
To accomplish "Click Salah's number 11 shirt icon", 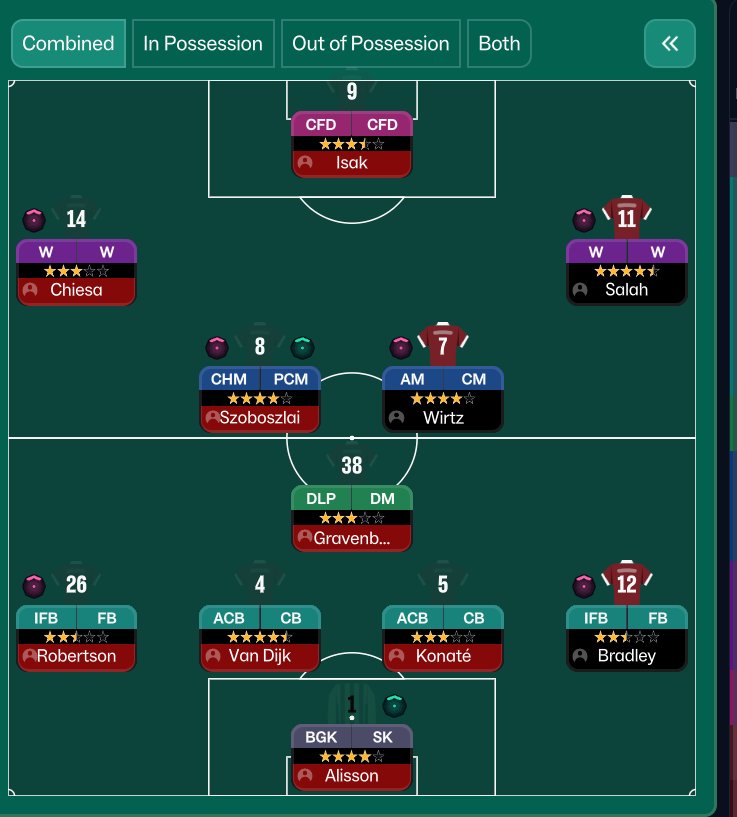I will pos(627,217).
